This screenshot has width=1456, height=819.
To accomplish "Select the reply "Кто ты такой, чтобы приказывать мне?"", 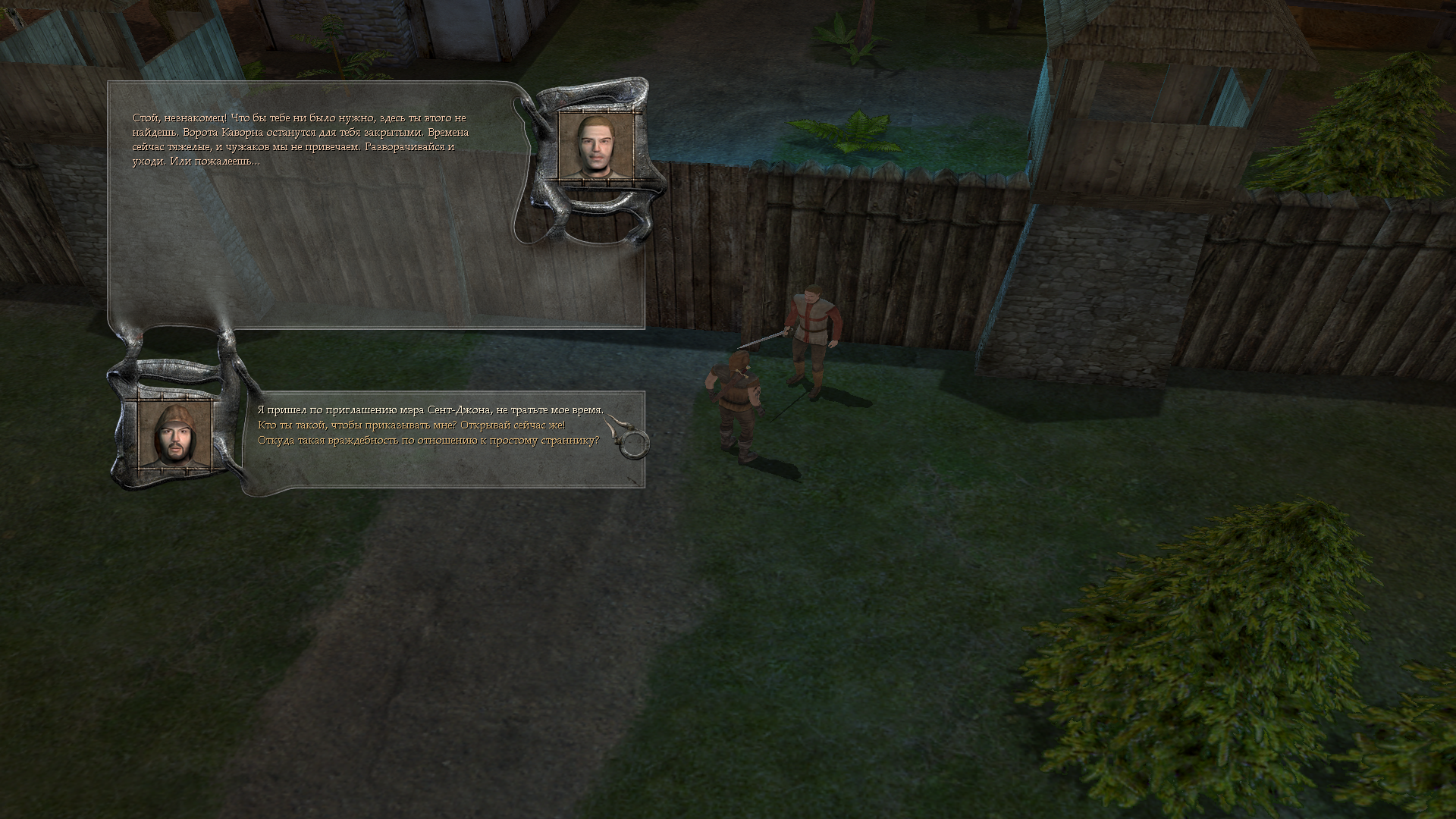I will 411,425.
